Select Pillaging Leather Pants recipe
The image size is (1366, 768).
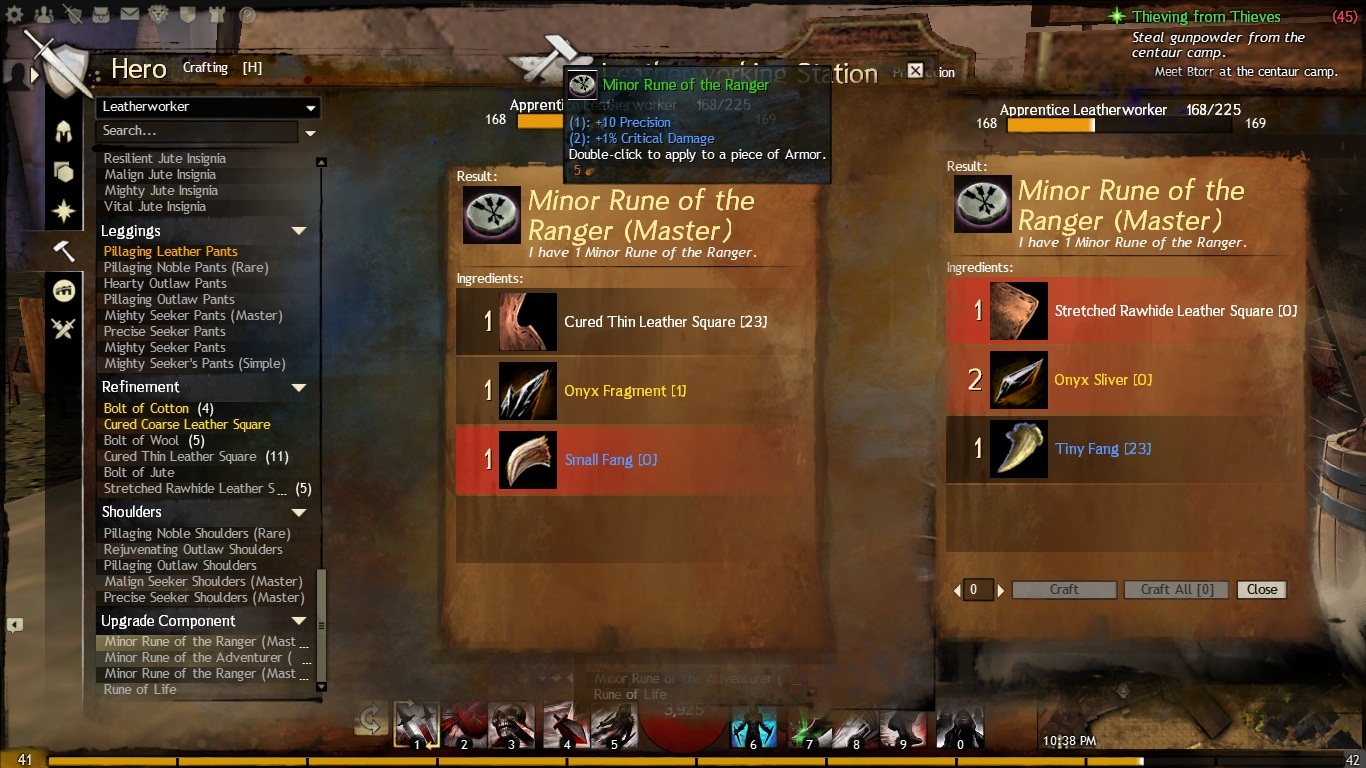[x=171, y=251]
